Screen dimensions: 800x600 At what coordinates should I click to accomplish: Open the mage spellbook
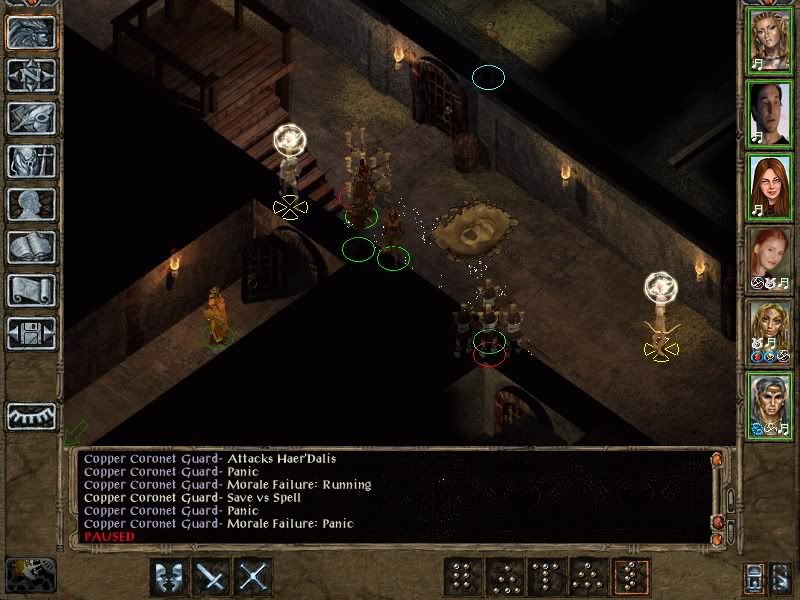coord(32,247)
